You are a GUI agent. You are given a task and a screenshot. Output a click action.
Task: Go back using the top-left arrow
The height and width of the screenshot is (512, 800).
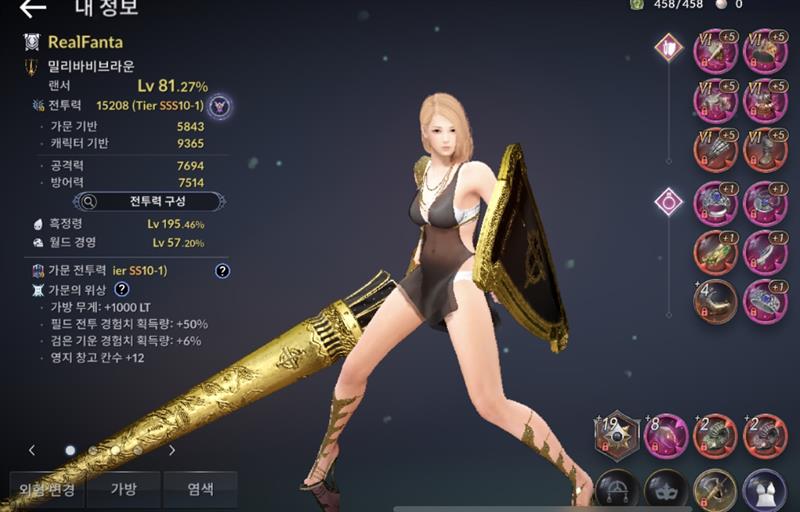(x=32, y=9)
